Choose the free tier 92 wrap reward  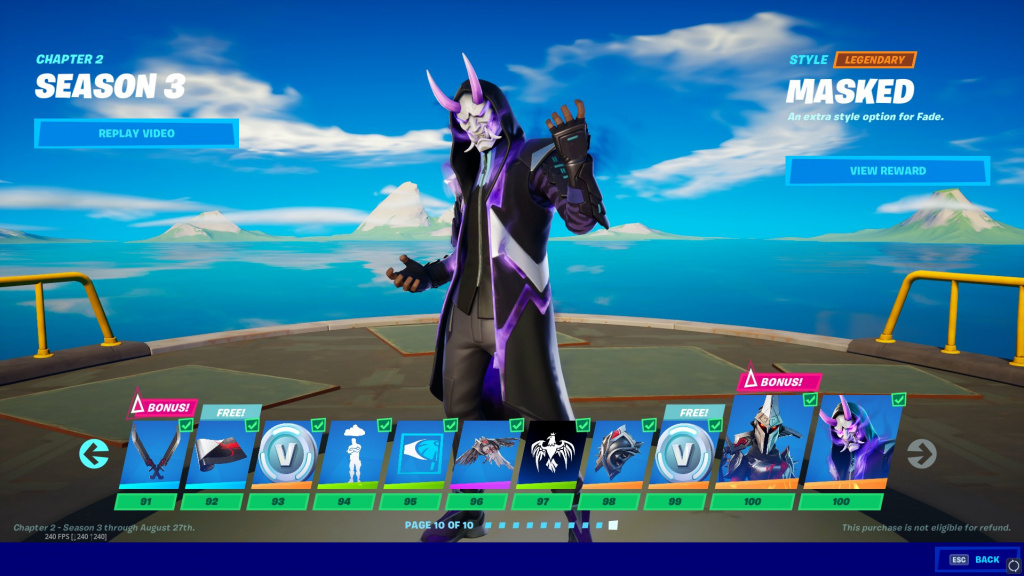(x=219, y=454)
